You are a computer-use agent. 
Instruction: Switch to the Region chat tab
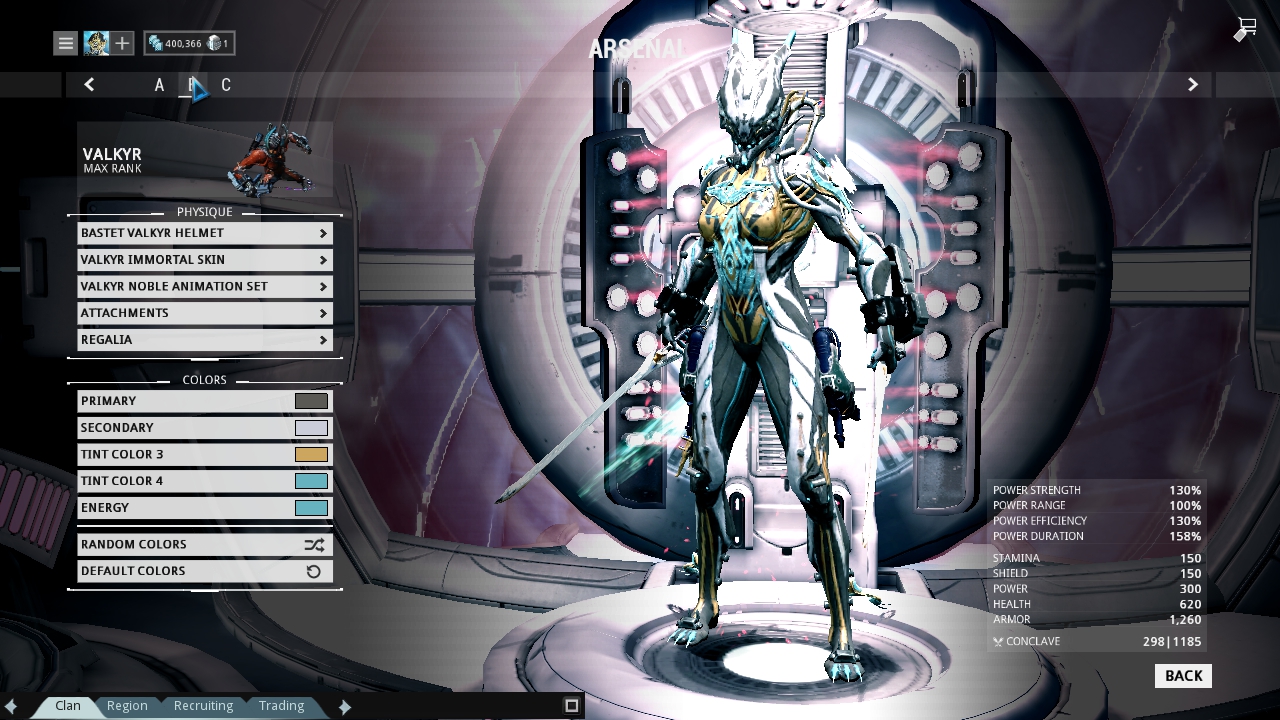(x=127, y=705)
